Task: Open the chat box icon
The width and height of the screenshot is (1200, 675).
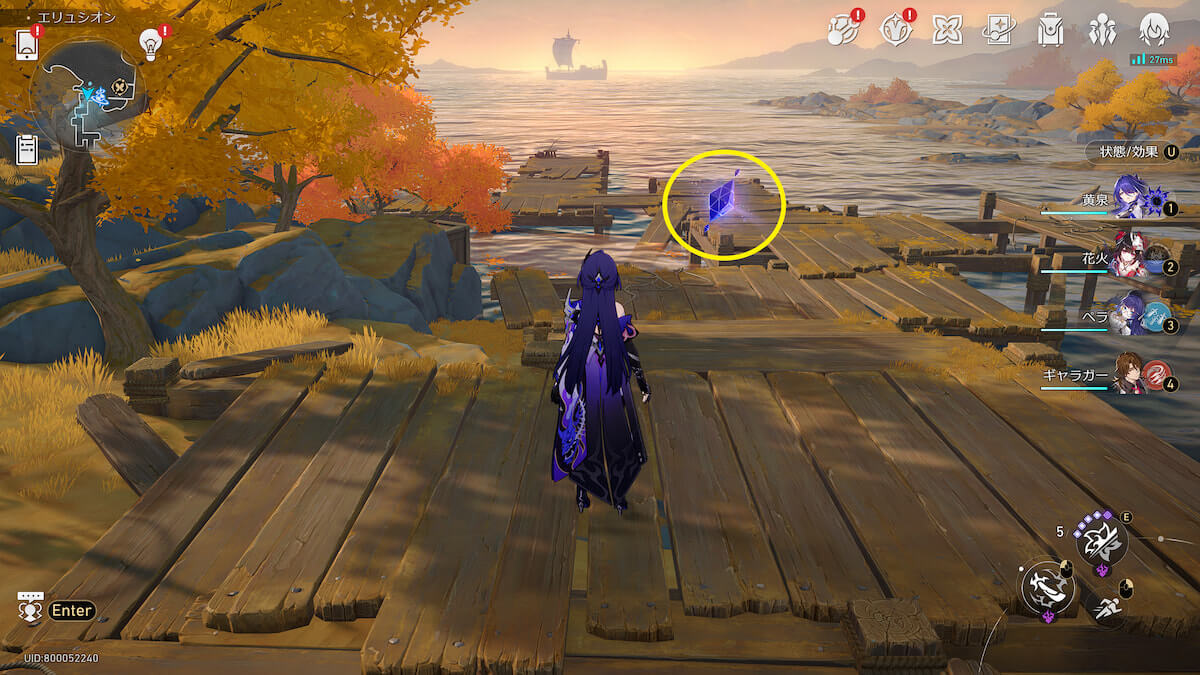Action: click(30, 607)
